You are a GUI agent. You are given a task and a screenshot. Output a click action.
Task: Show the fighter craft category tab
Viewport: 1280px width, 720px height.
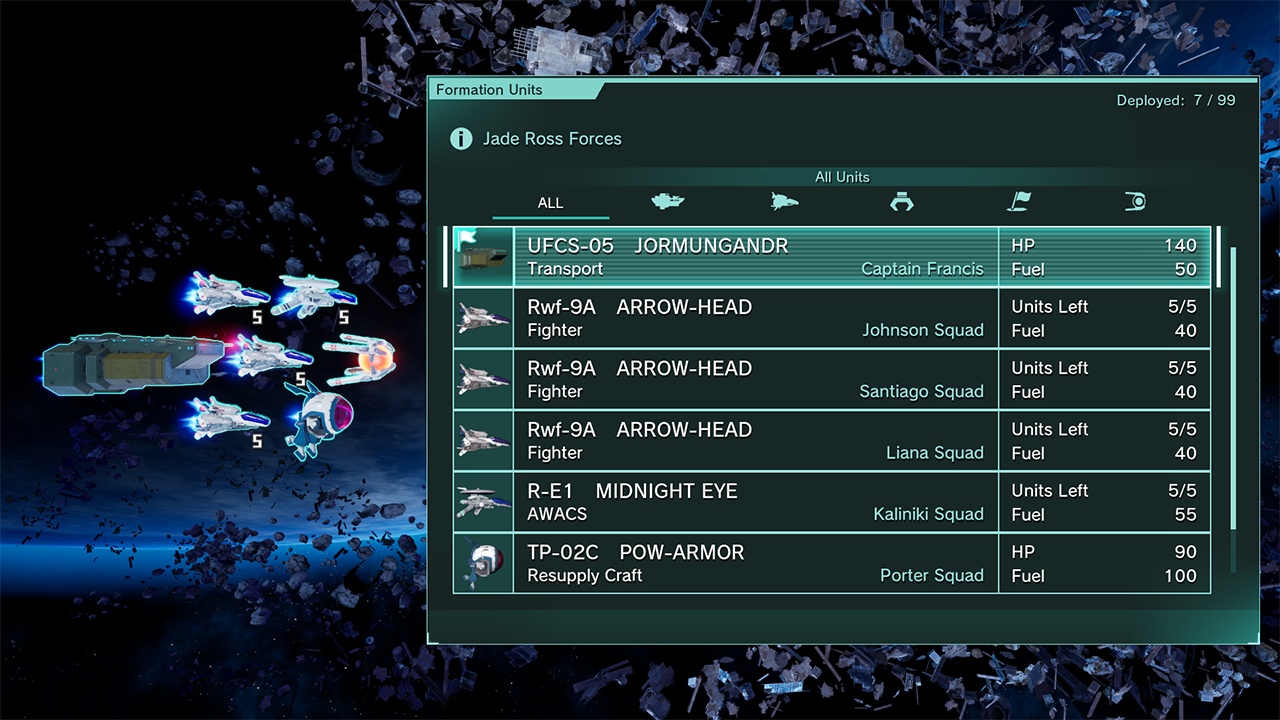click(784, 202)
